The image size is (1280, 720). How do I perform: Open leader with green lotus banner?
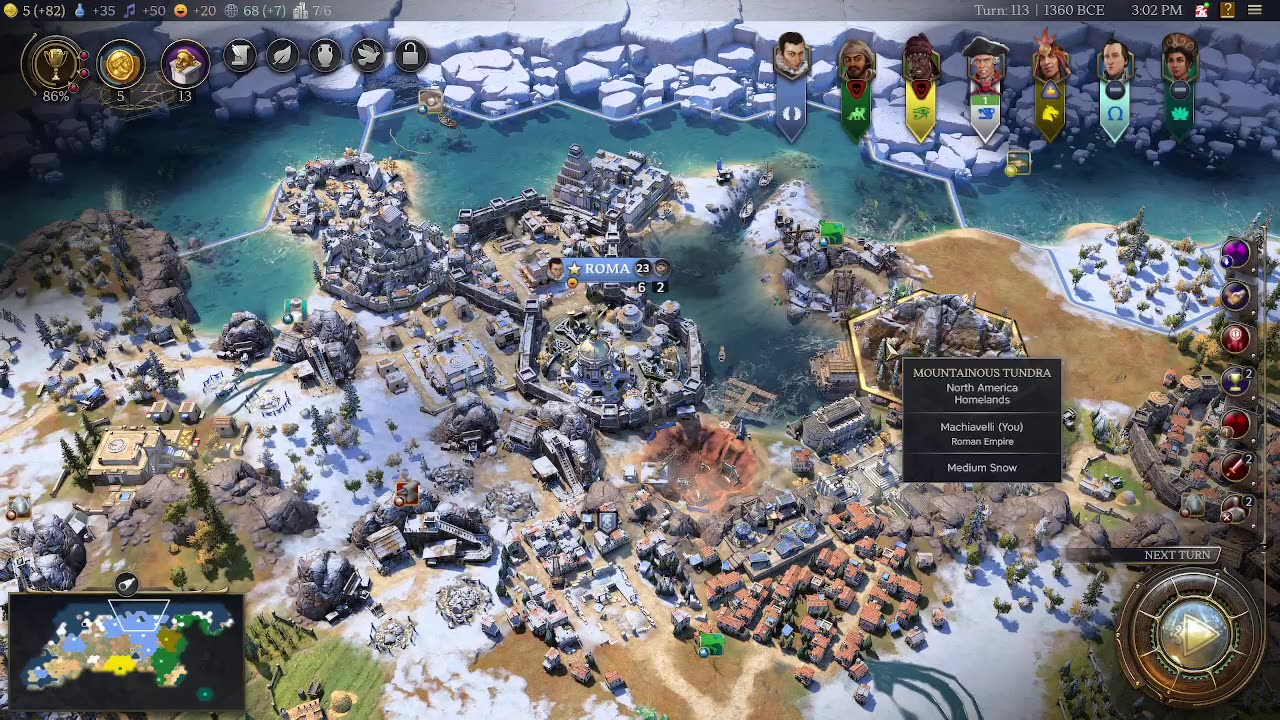point(1180,62)
